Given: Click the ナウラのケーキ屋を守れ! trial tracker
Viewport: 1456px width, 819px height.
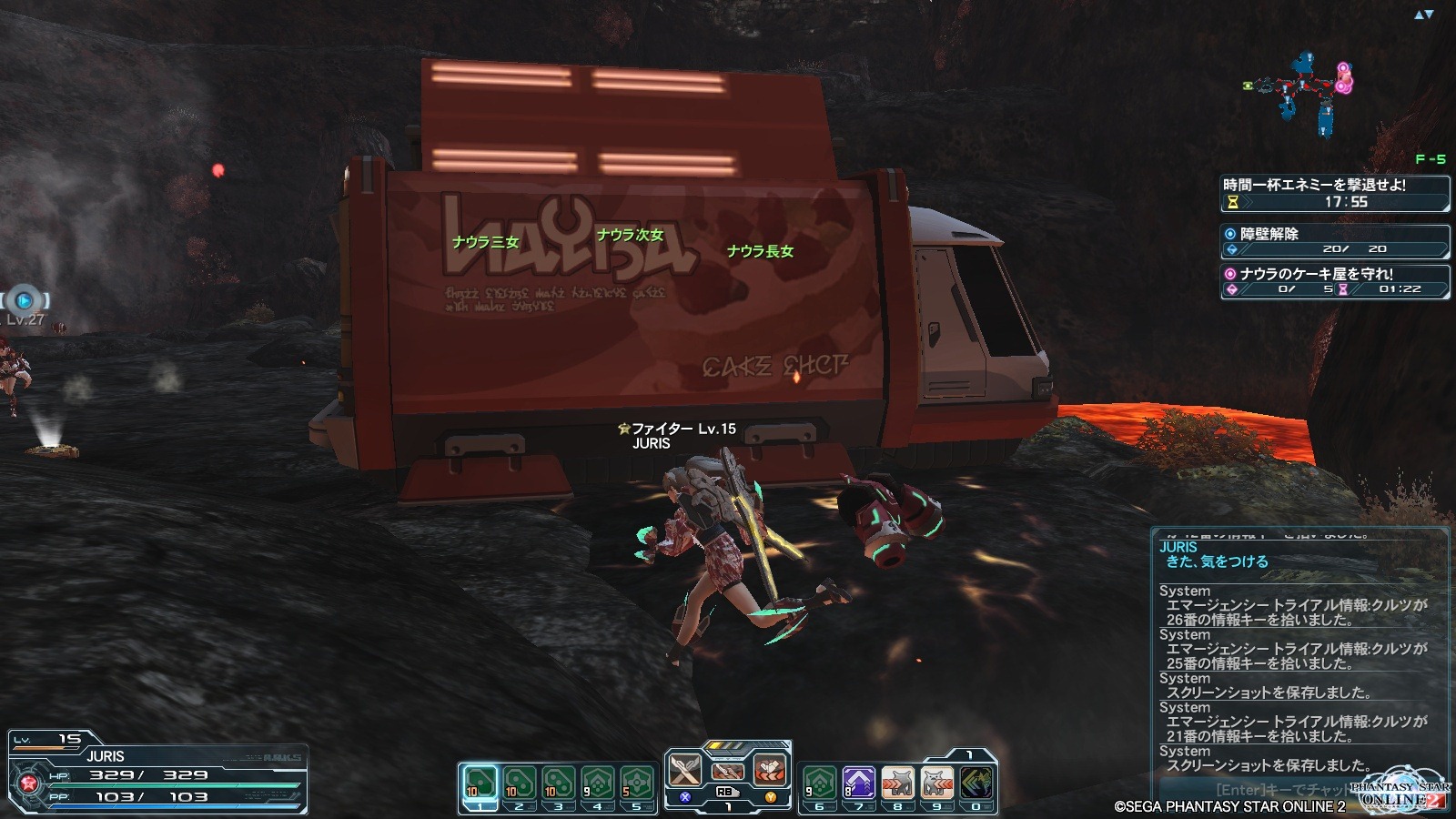Looking at the screenshot, I should [x=1334, y=281].
